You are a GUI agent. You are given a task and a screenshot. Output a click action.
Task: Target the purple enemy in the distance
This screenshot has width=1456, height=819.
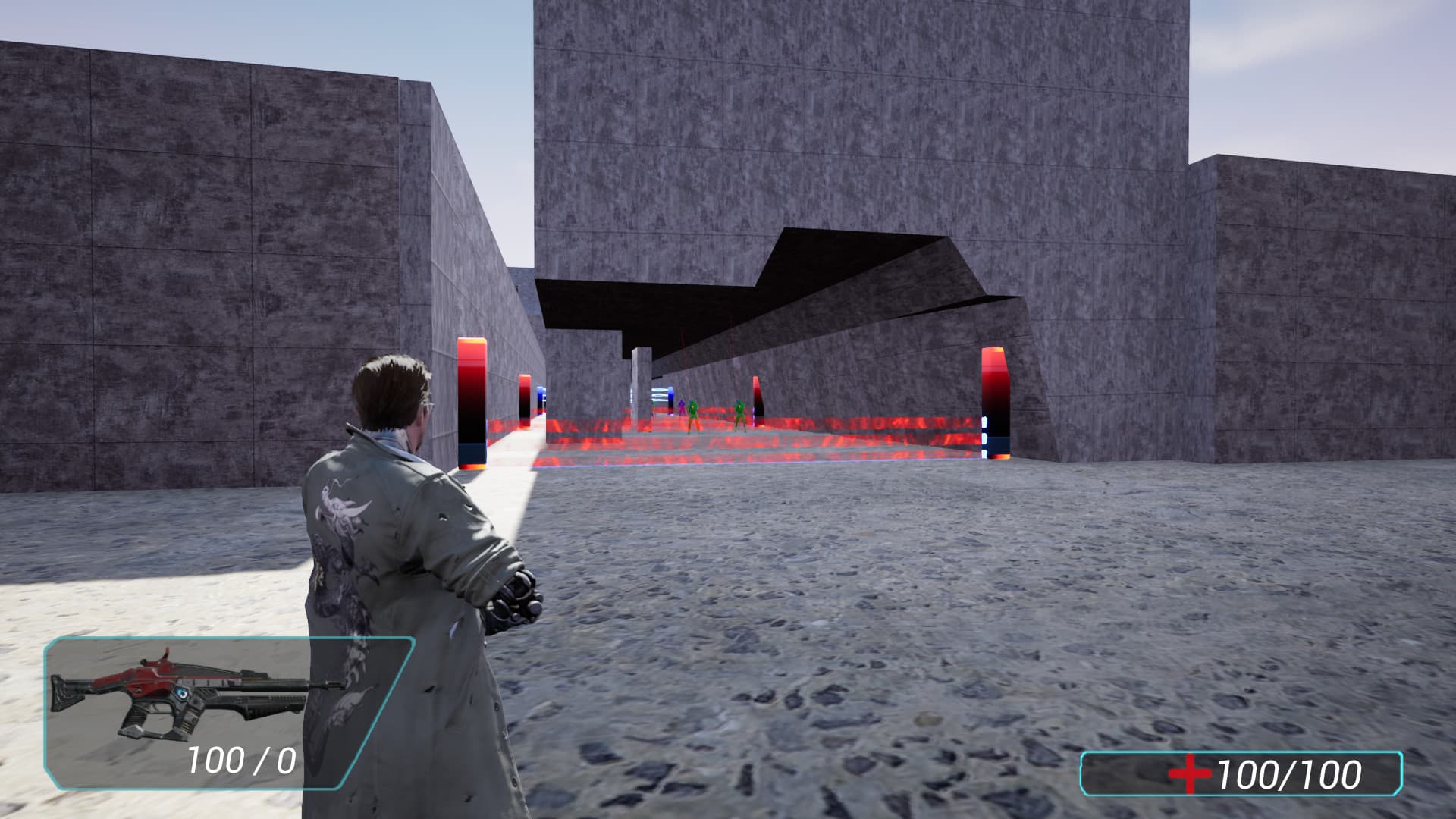(682, 409)
